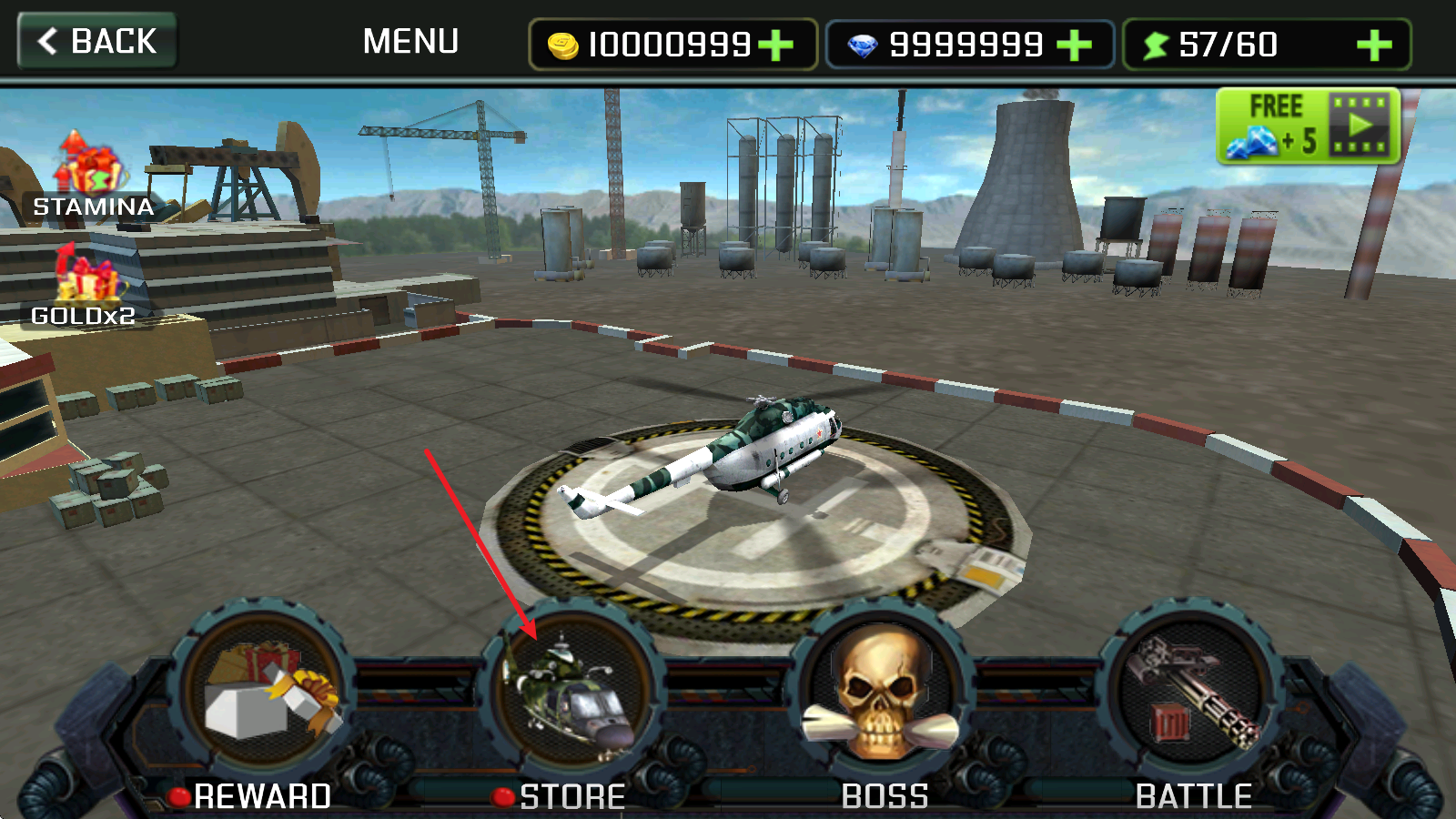Viewport: 1456px width, 819px height.
Task: Add more gold coins with the plus
Action: tap(776, 45)
